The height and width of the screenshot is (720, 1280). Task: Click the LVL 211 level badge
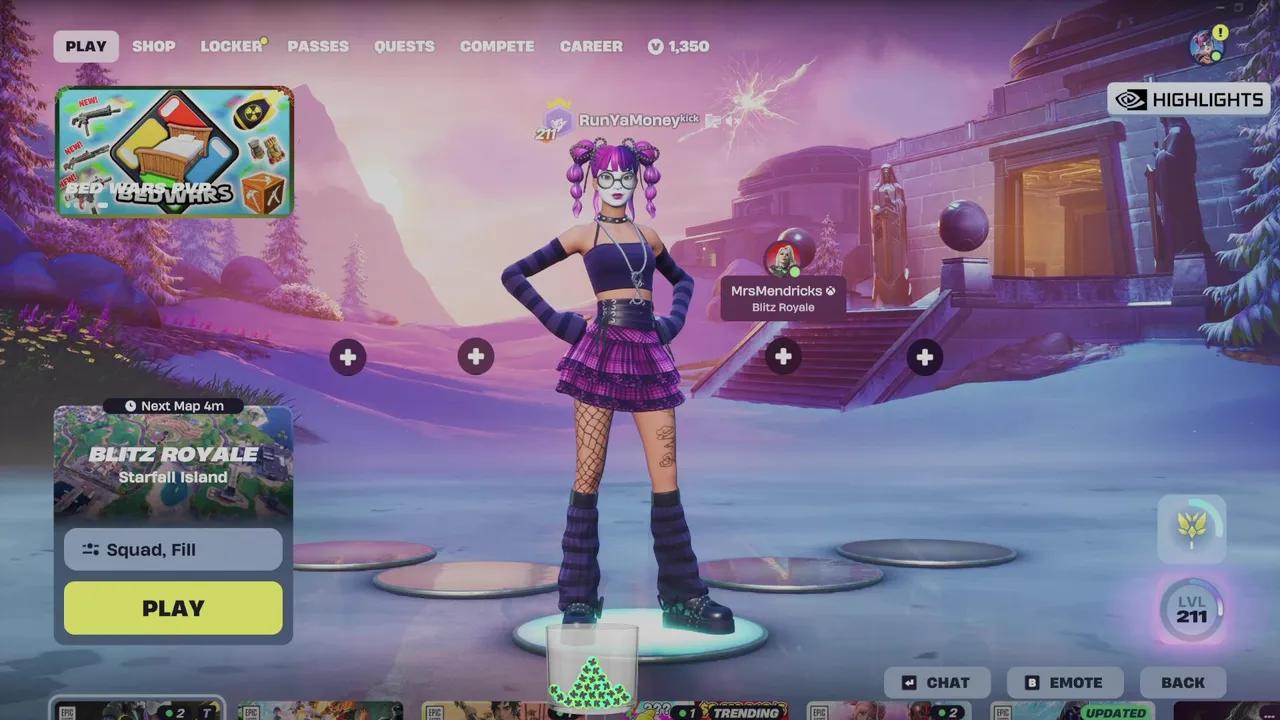1192,608
